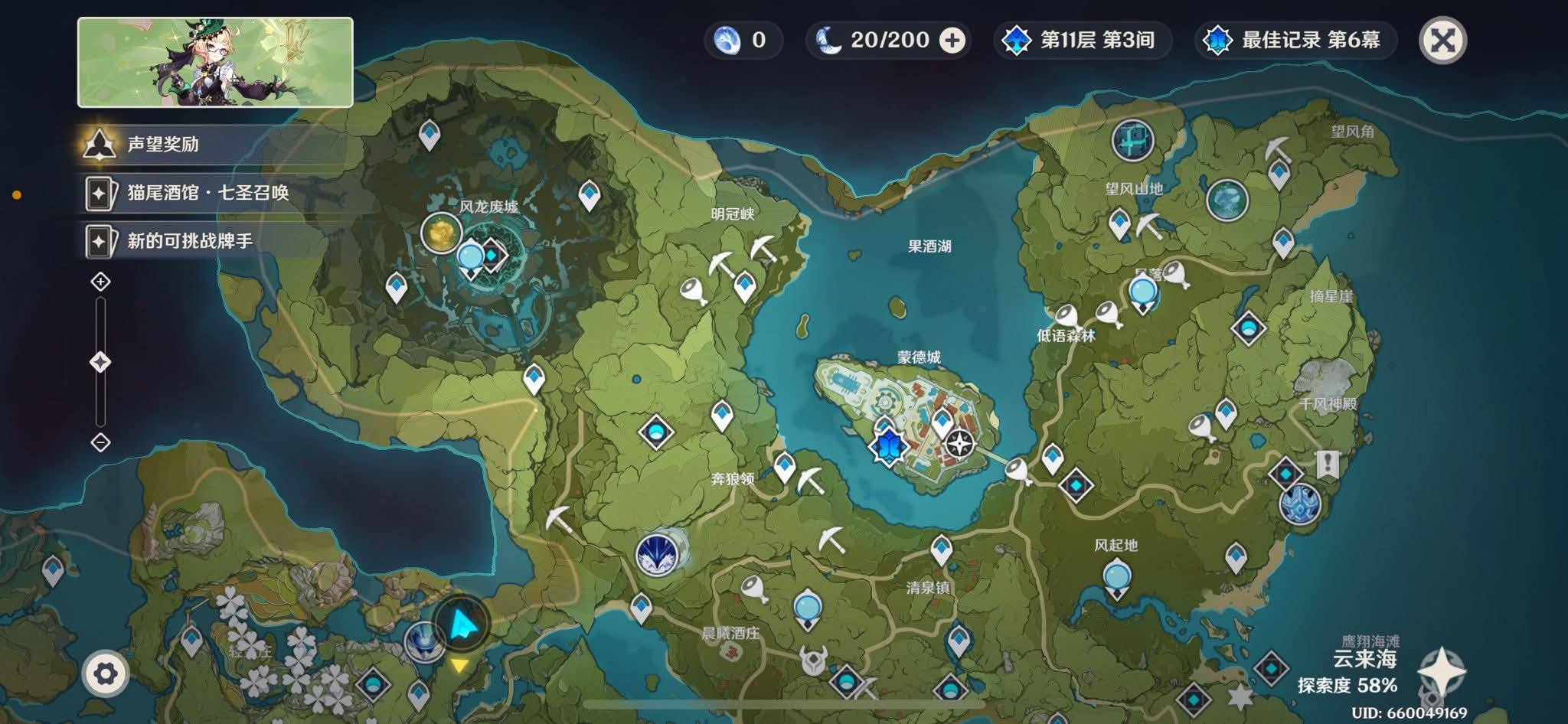Open 声望奖励 reputation rewards
The height and width of the screenshot is (724, 1568).
click(162, 144)
